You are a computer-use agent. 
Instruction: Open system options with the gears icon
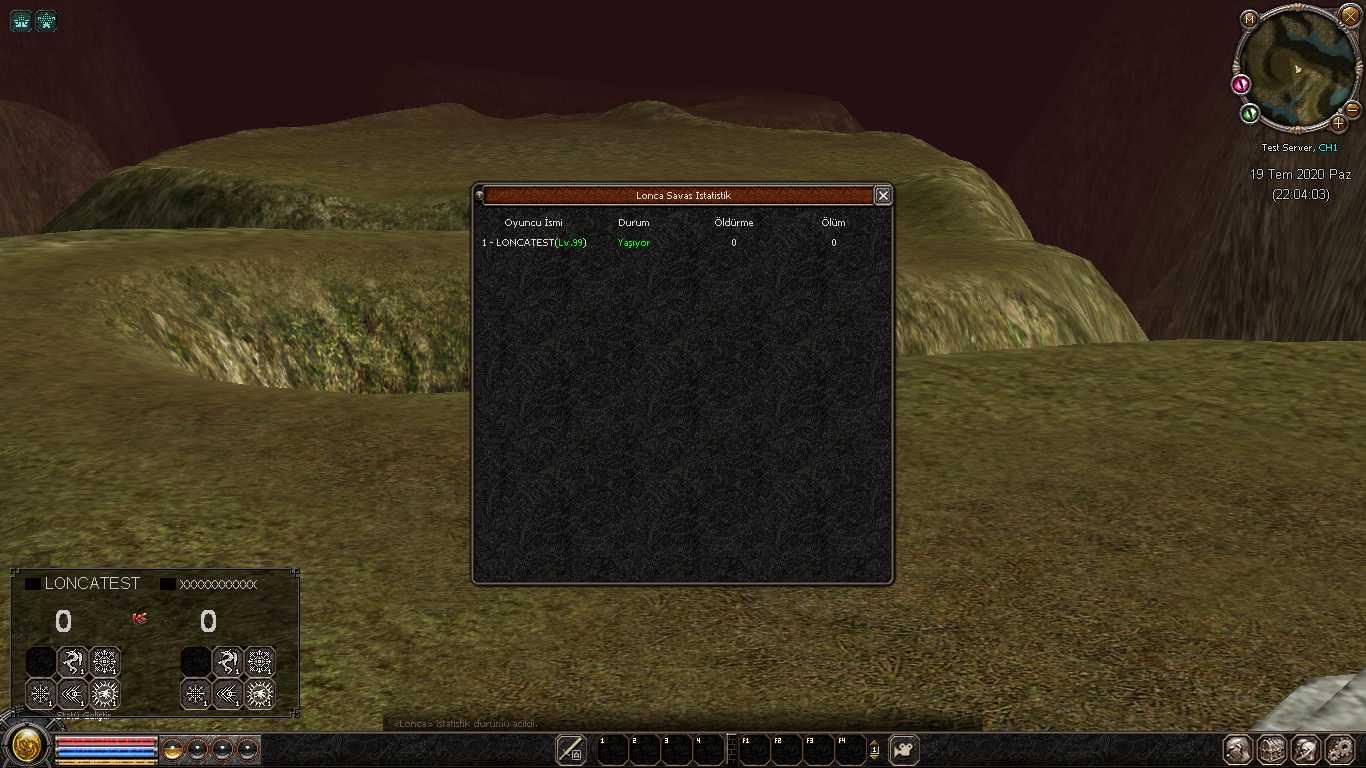pyautogui.click(x=1338, y=749)
